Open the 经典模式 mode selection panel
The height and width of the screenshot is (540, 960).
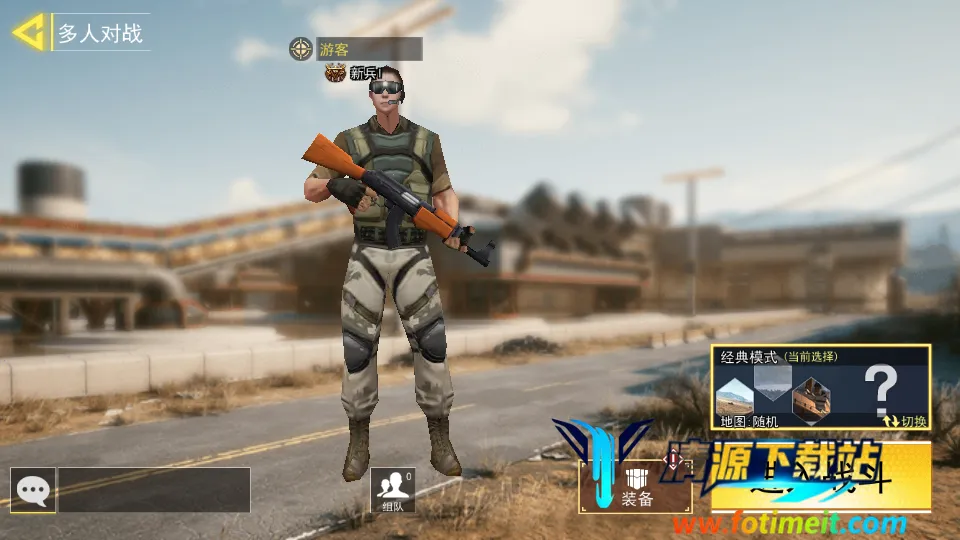(820, 386)
